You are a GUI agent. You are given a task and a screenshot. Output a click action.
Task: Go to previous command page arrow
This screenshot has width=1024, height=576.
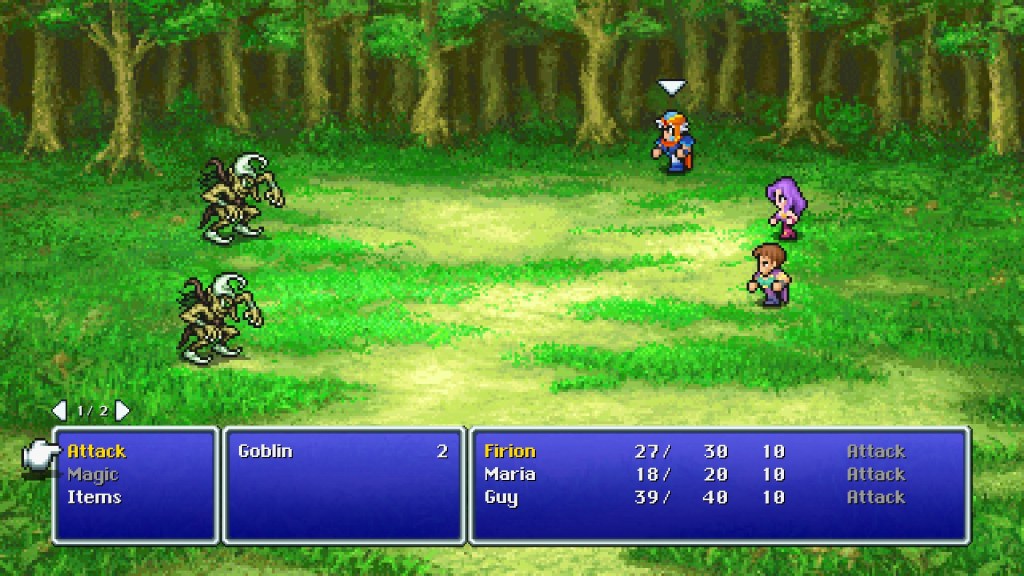59,410
